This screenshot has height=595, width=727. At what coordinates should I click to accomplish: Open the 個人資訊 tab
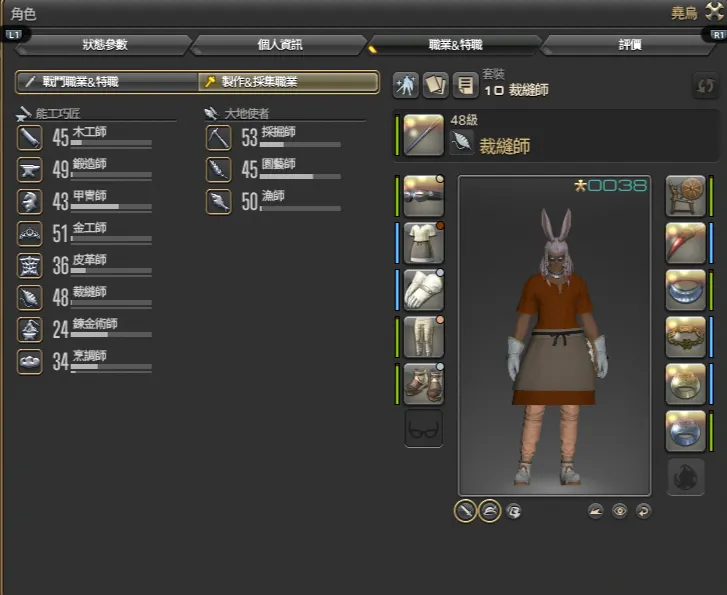point(279,44)
